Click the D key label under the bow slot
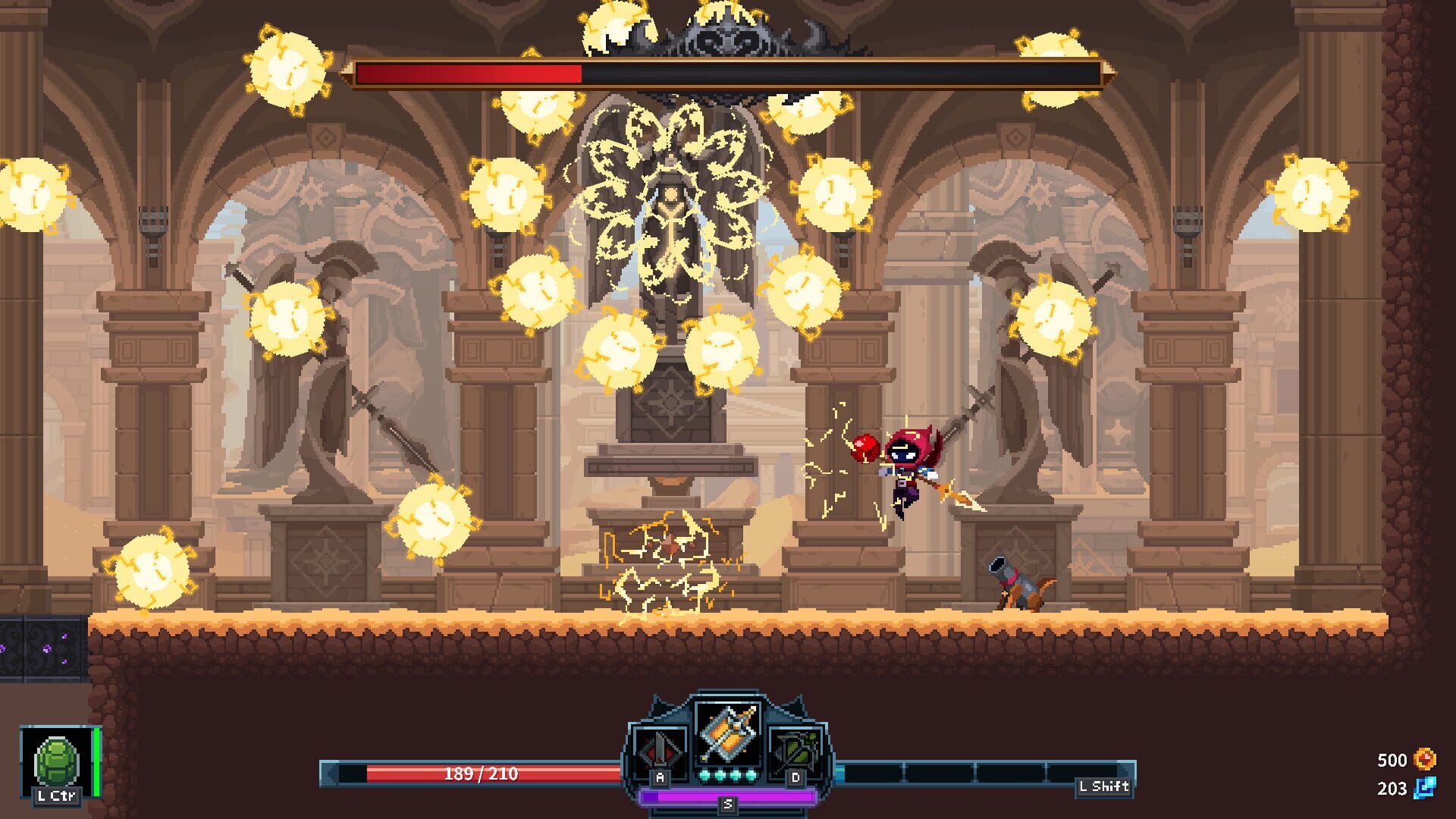The image size is (1456, 819). (x=794, y=779)
